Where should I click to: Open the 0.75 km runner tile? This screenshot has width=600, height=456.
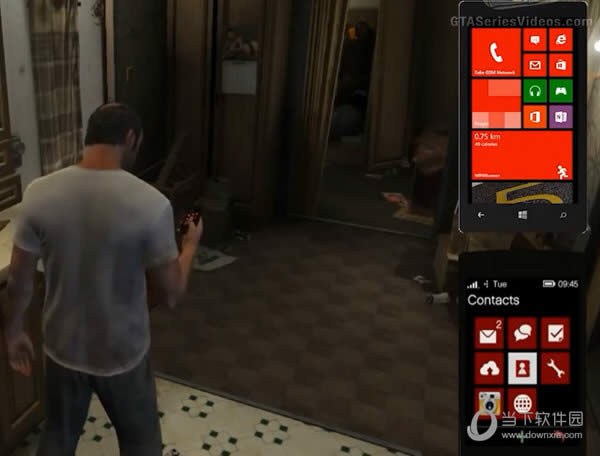[x=521, y=155]
